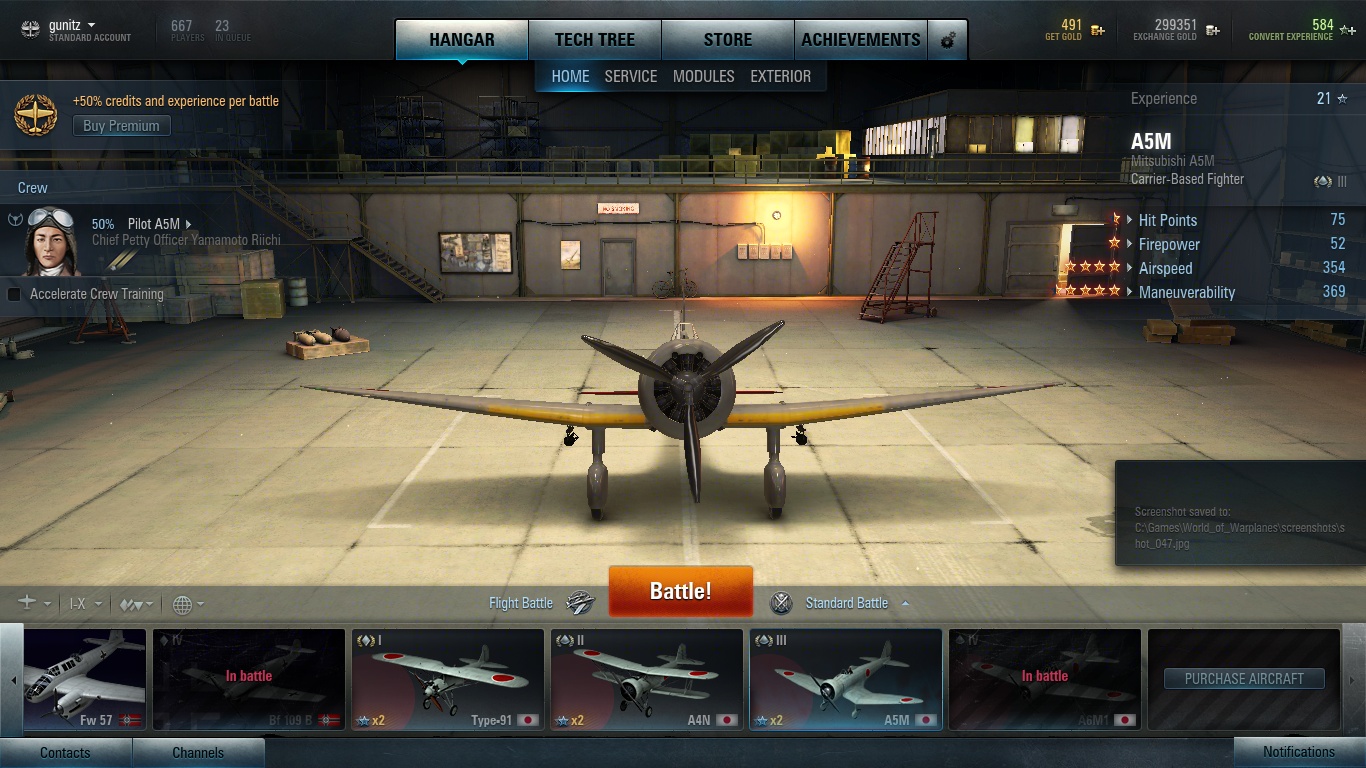This screenshot has height=768, width=1366.
Task: Select the Type-91 aircraft thumbnail
Action: coord(447,678)
